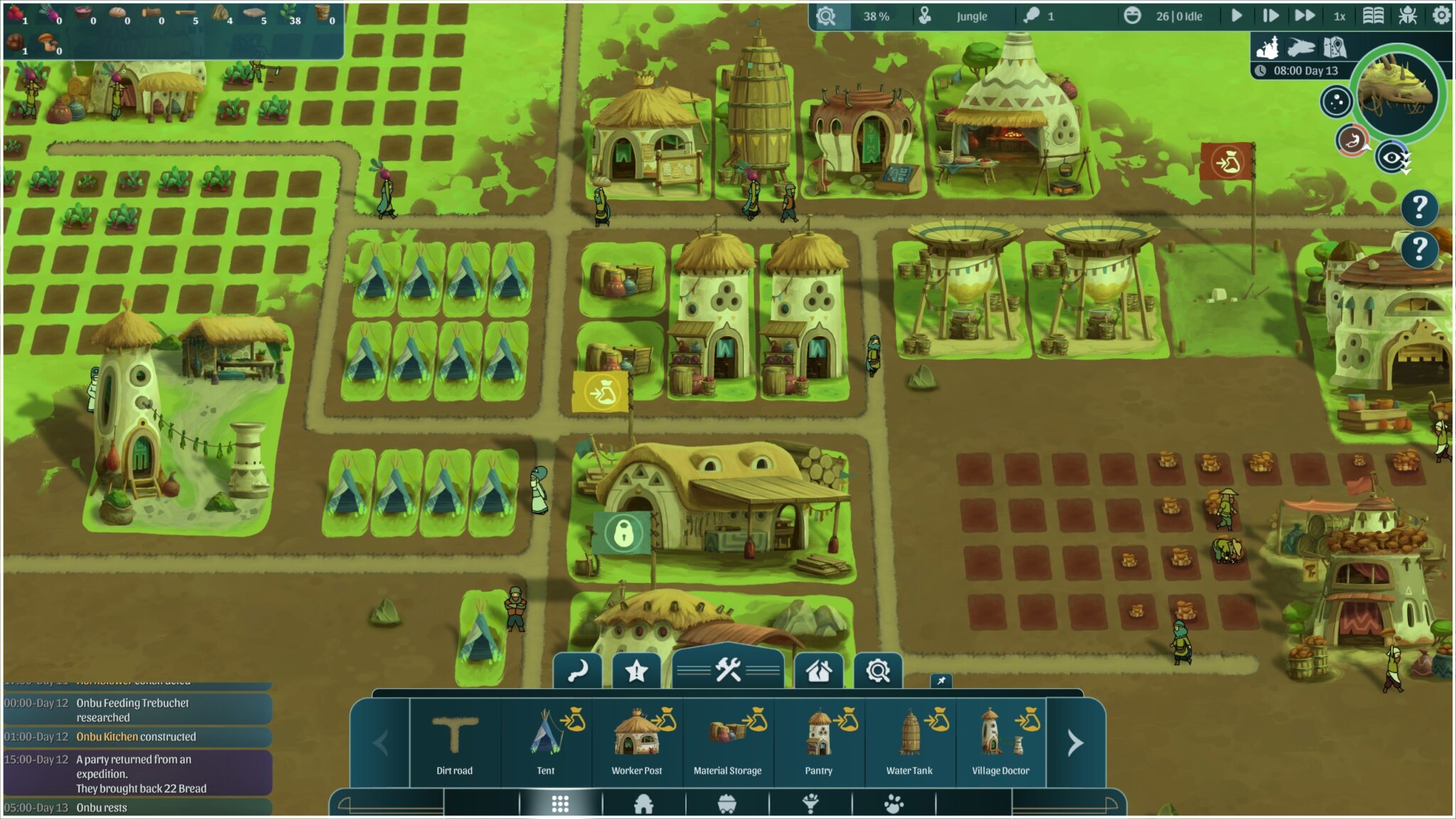Viewport: 1456px width, 819px height.
Task: Choose Pantry in the build bar
Action: click(x=818, y=743)
